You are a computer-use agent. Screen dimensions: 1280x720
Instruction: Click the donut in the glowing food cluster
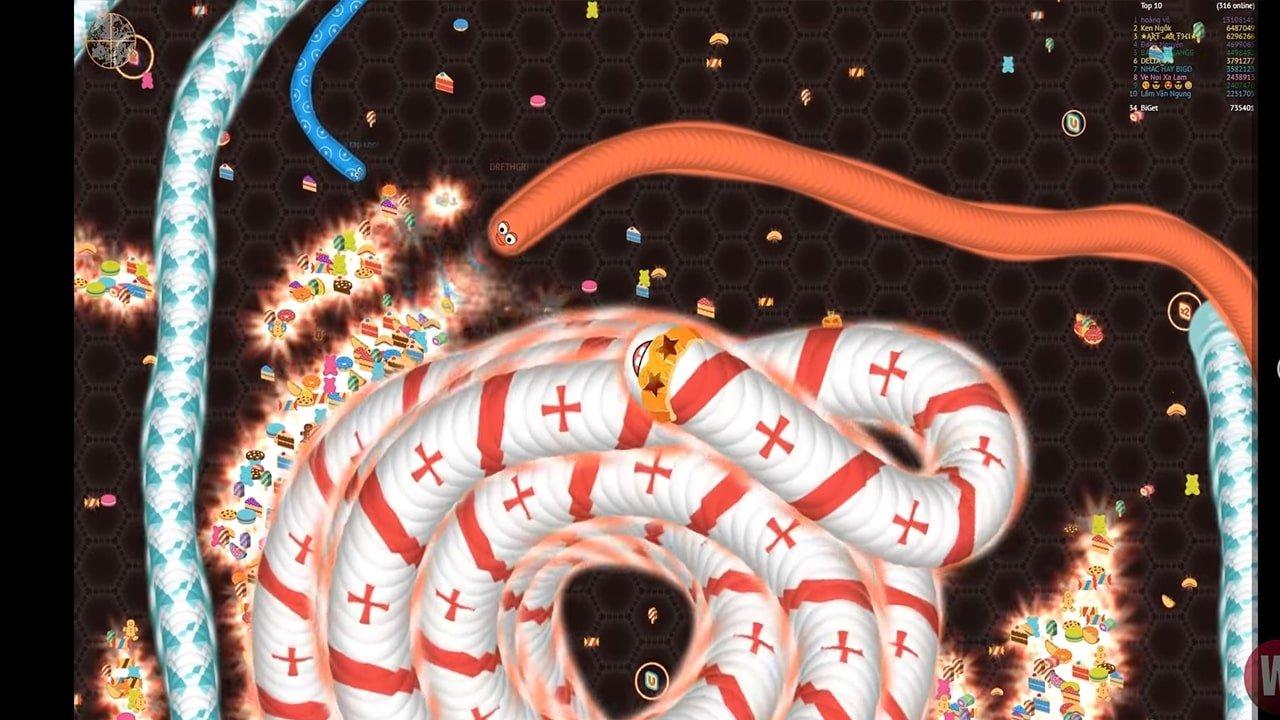[x=287, y=313]
